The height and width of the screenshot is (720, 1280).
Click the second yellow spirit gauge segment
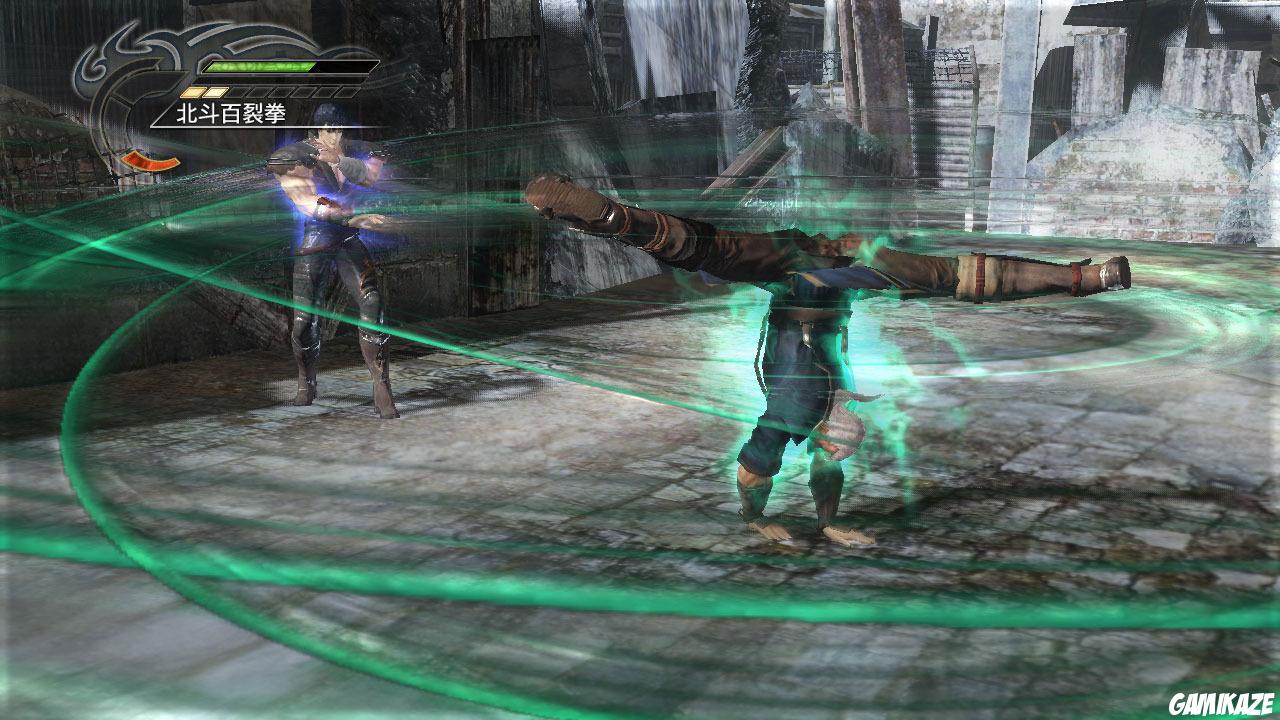coord(213,91)
